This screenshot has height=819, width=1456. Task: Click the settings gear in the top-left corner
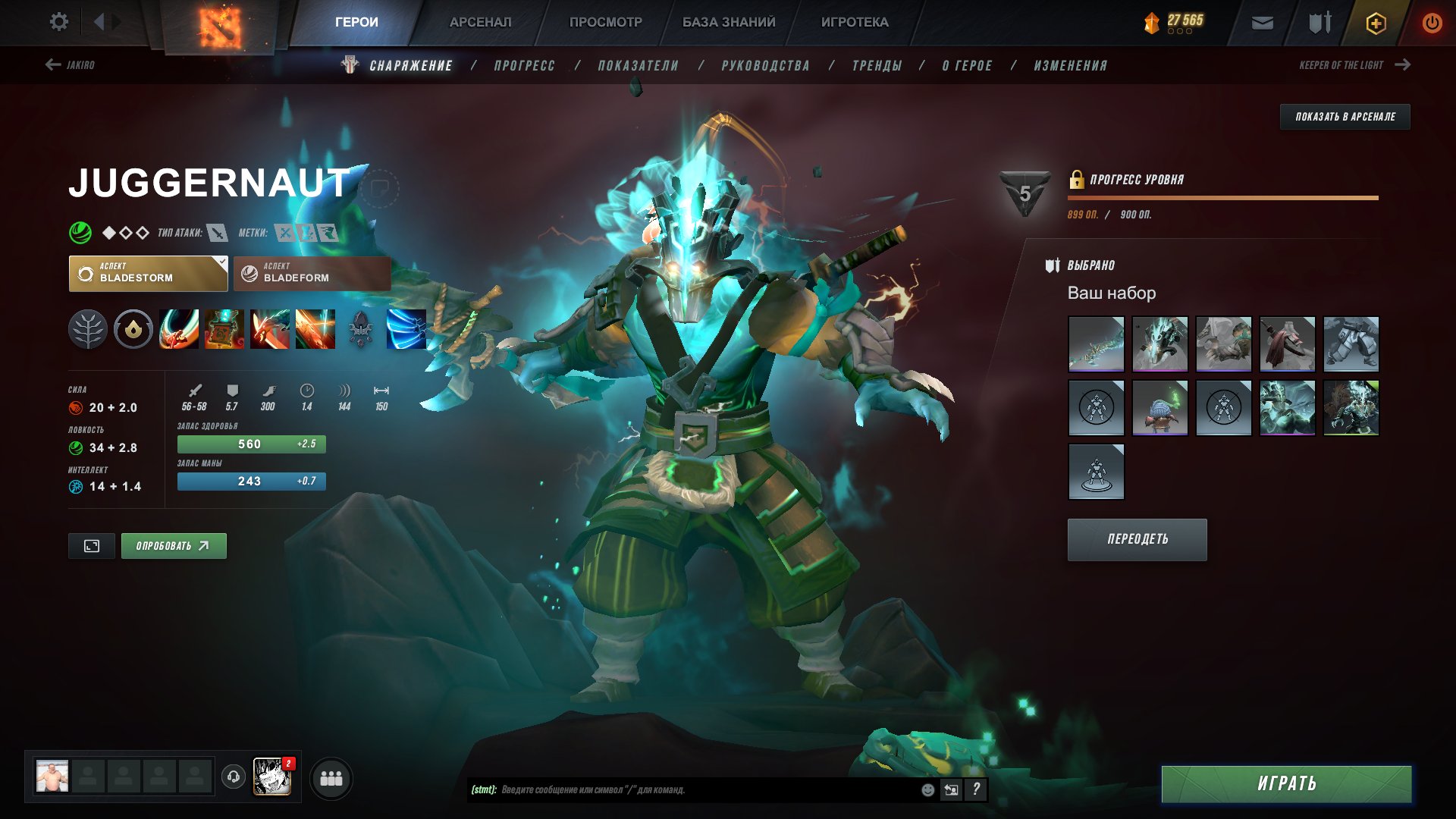pos(59,22)
